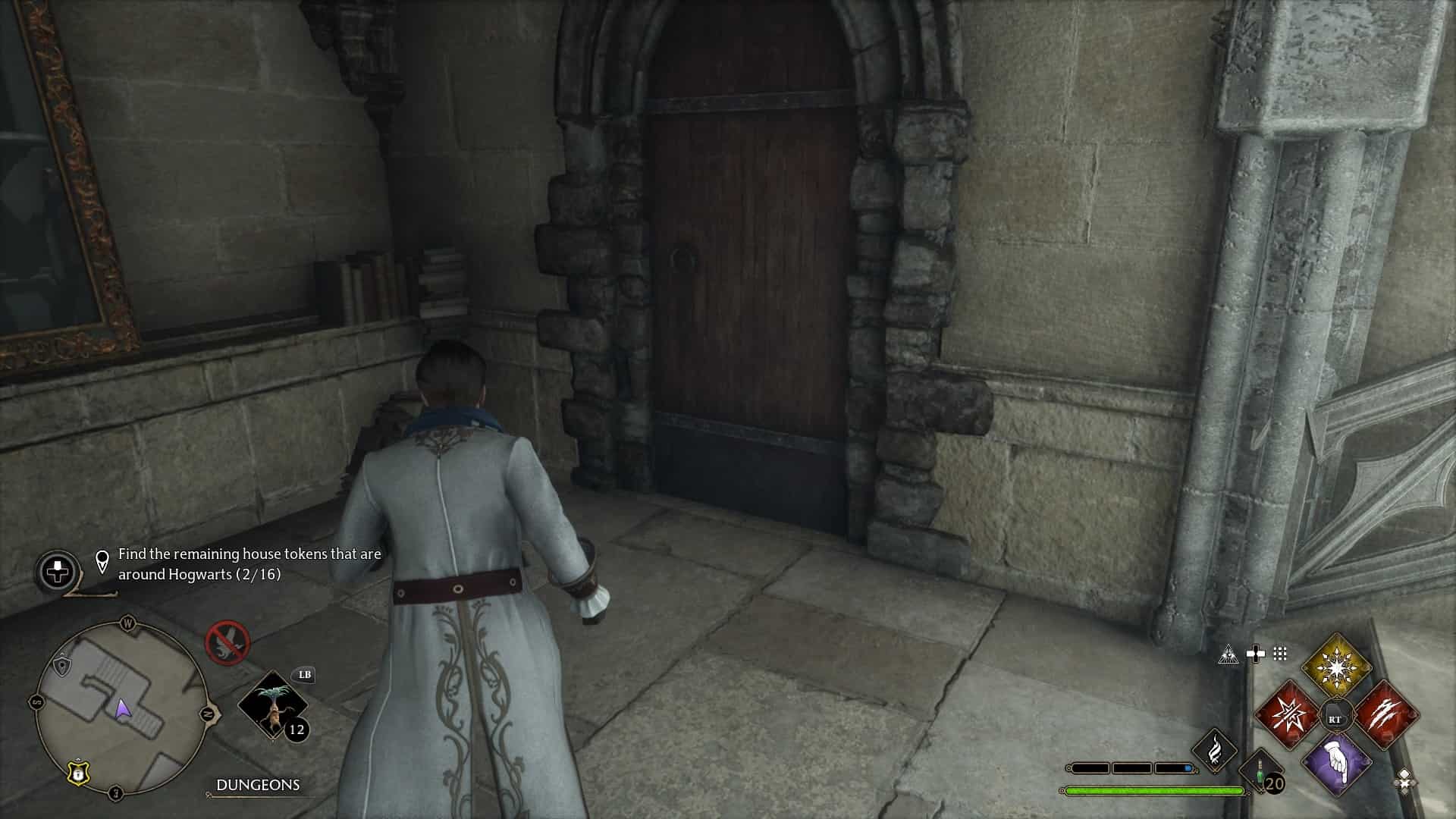The height and width of the screenshot is (819, 1456).
Task: Click the grey shield marker on minimap
Action: 62,665
